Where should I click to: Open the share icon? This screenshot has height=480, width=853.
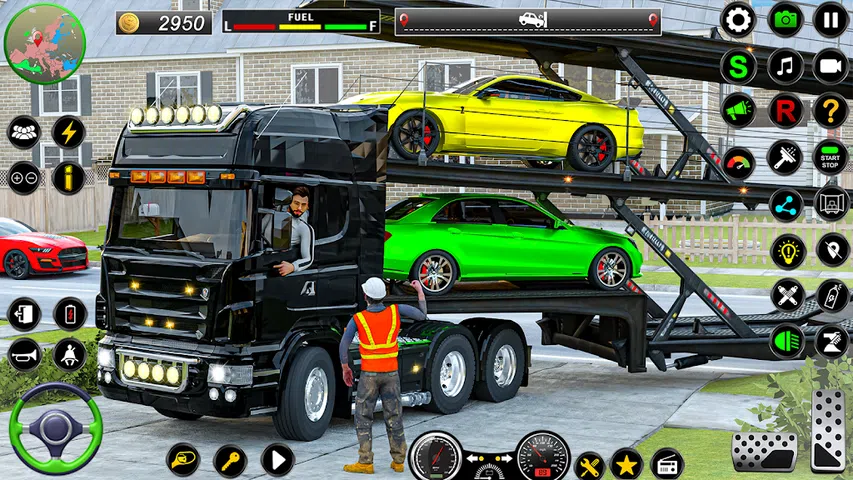click(x=785, y=203)
